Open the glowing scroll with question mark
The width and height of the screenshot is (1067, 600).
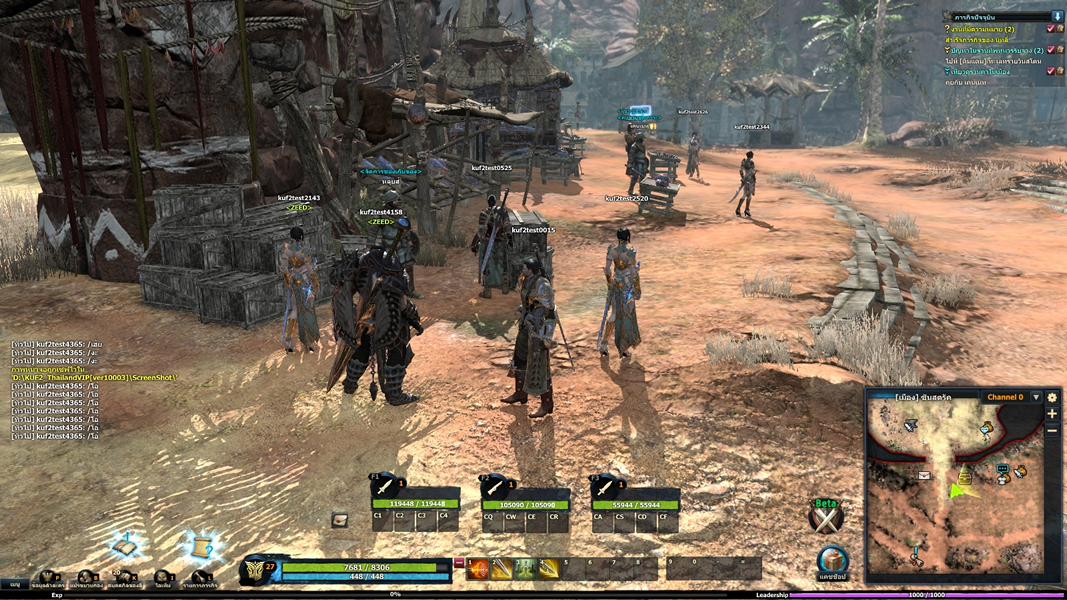[x=201, y=545]
